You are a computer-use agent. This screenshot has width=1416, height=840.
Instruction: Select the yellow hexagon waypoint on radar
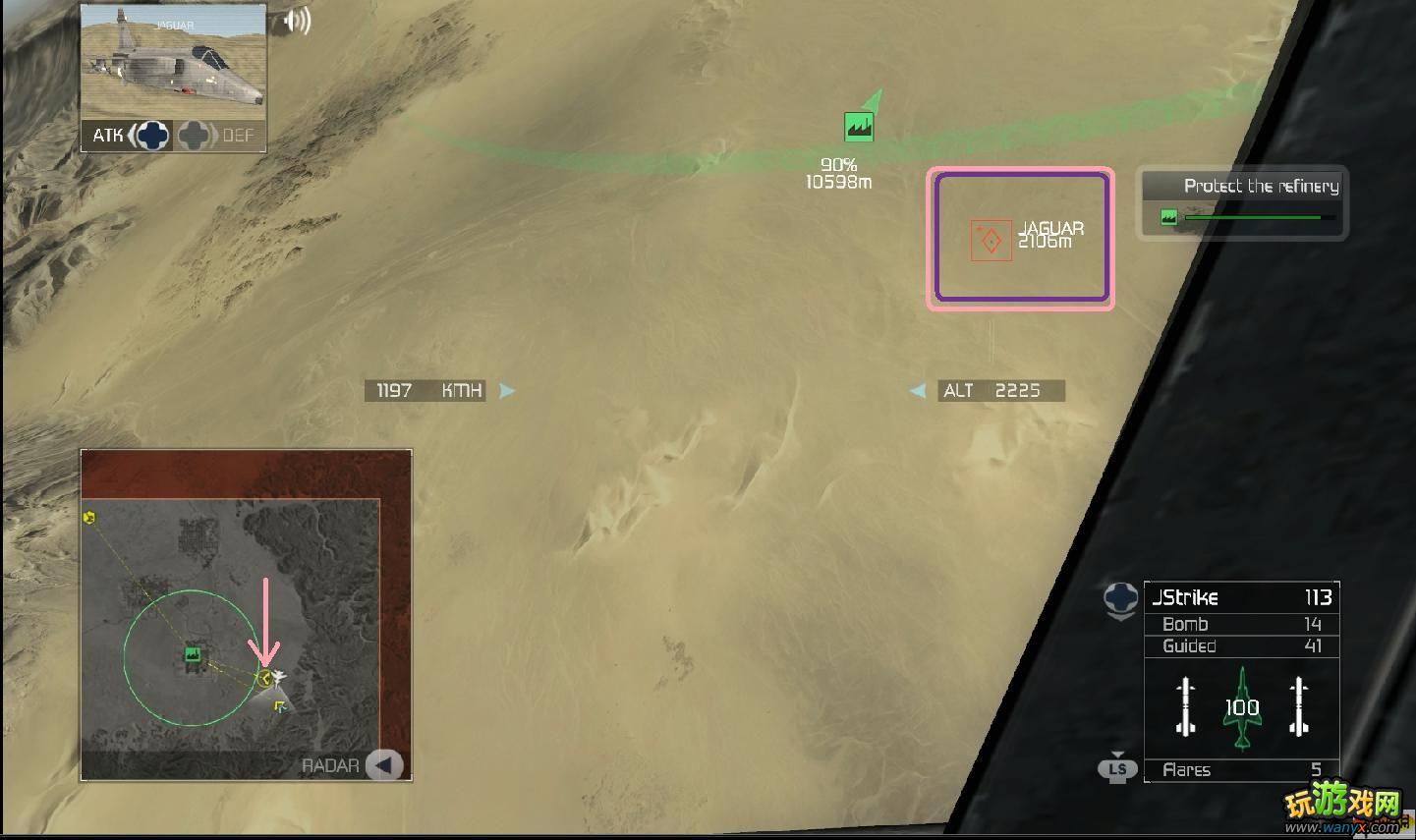click(89, 517)
